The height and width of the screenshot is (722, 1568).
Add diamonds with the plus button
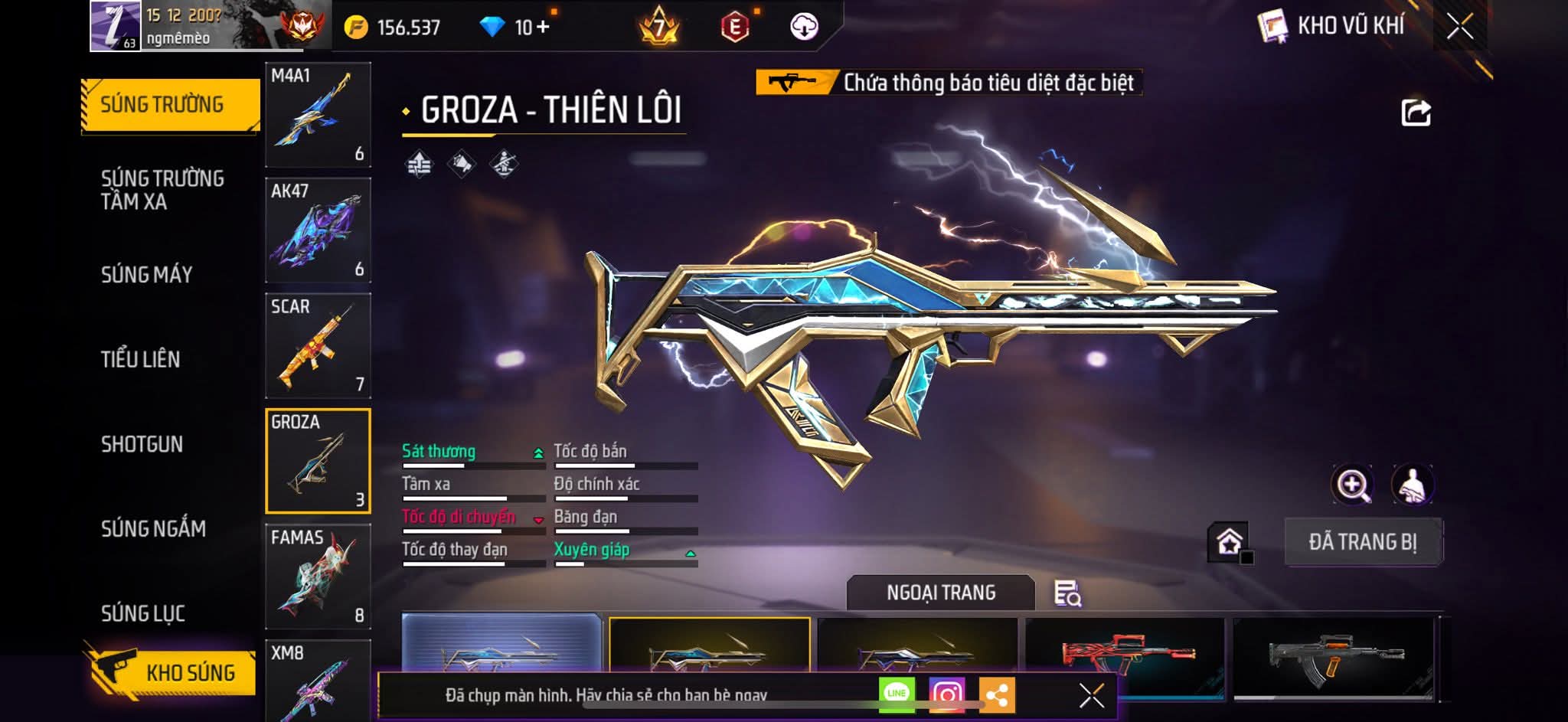click(543, 27)
